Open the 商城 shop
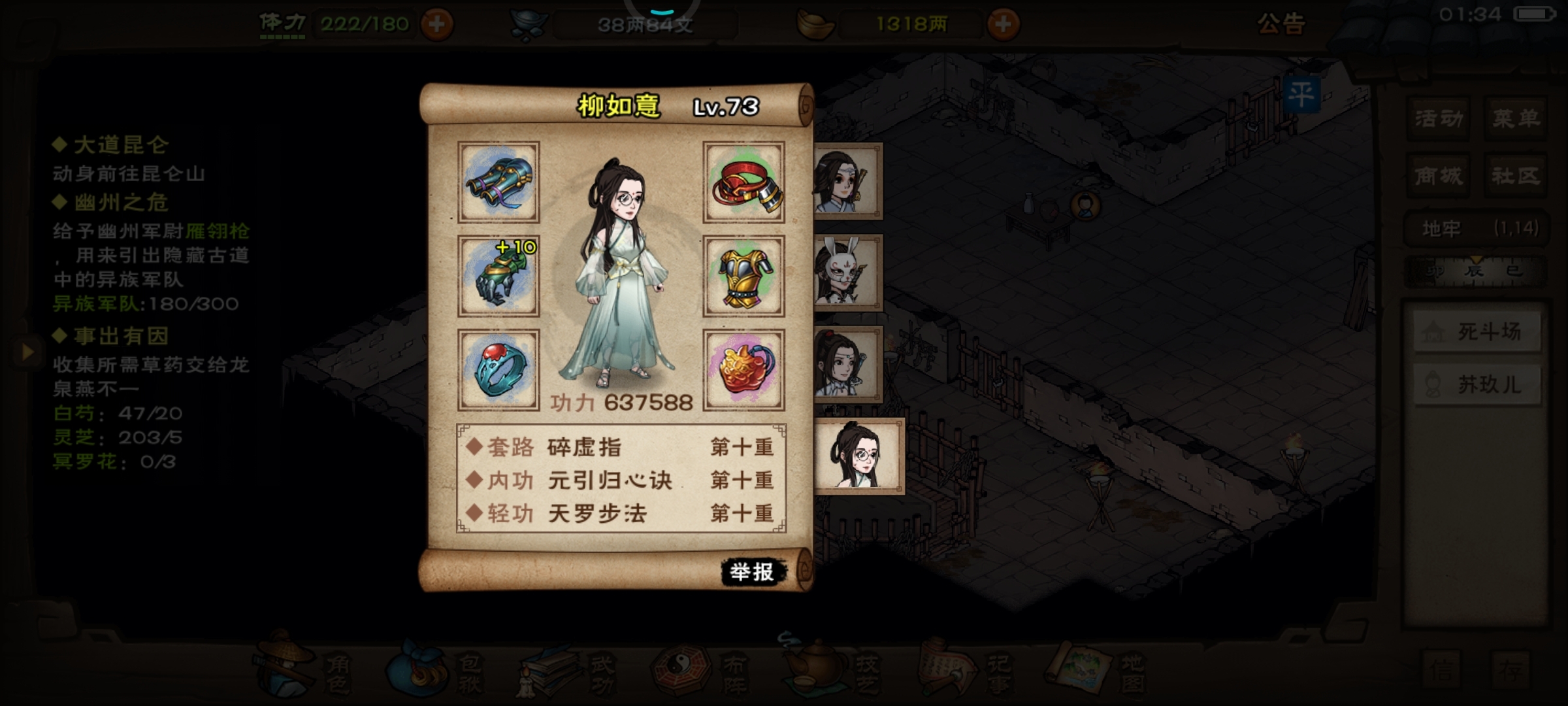Viewport: 1568px width, 706px height. click(x=1438, y=176)
